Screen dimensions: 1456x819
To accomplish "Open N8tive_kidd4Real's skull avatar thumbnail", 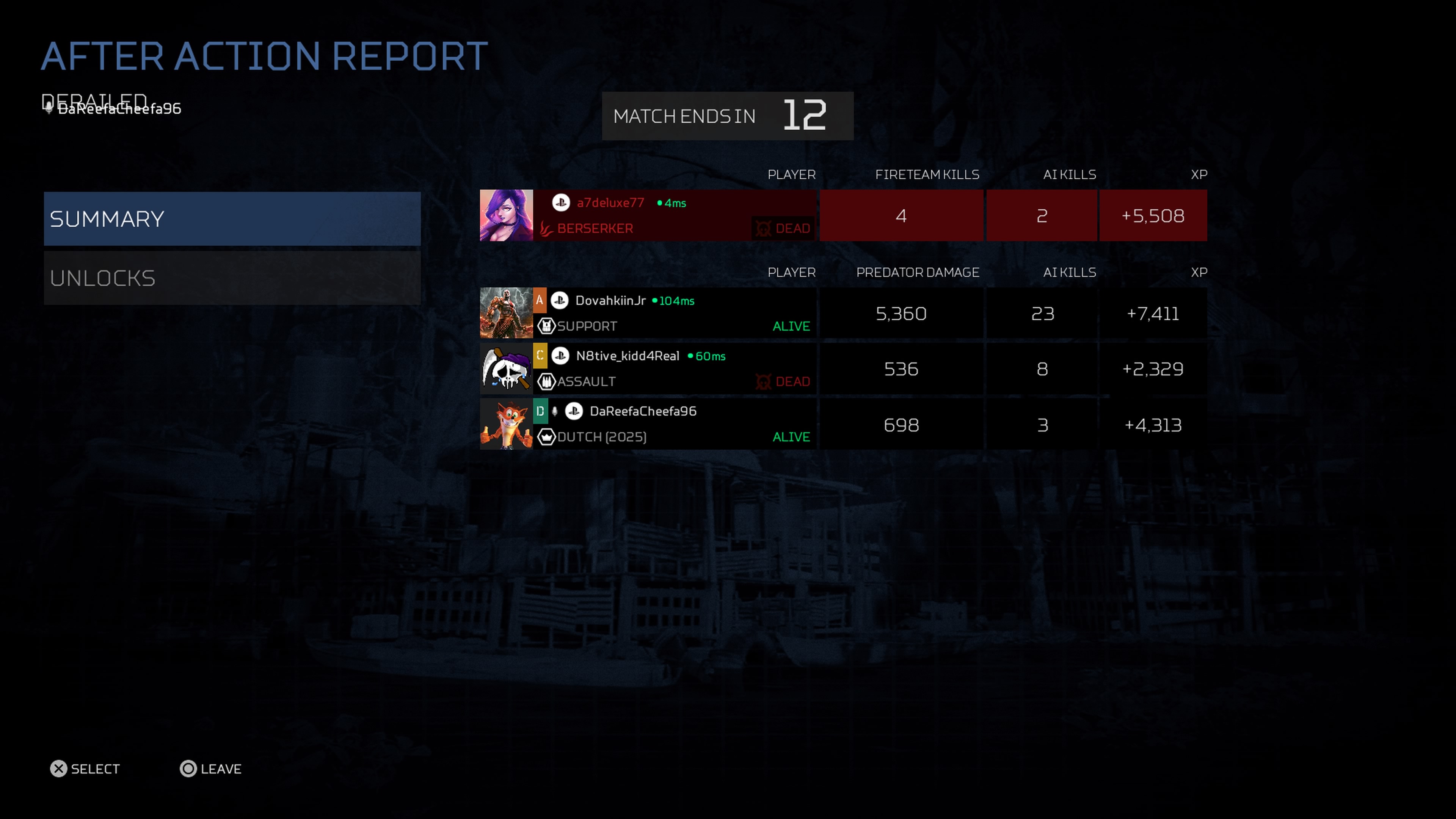I will (506, 369).
